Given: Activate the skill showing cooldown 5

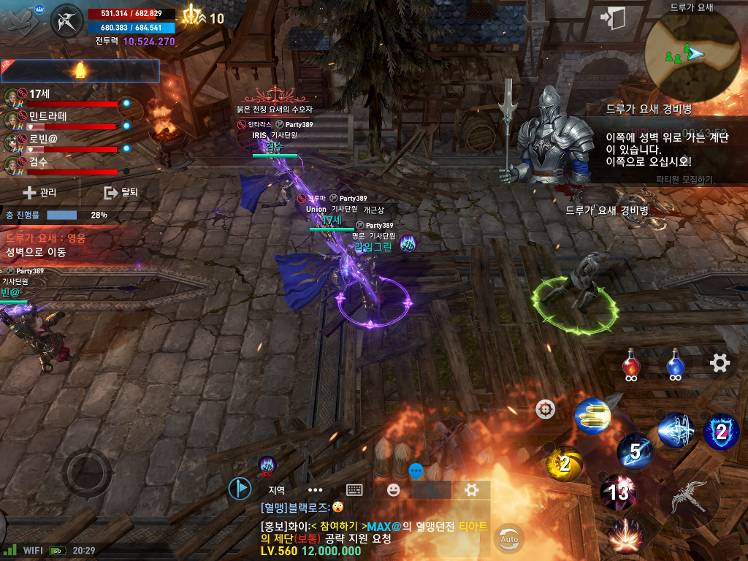Looking at the screenshot, I should coord(634,451).
